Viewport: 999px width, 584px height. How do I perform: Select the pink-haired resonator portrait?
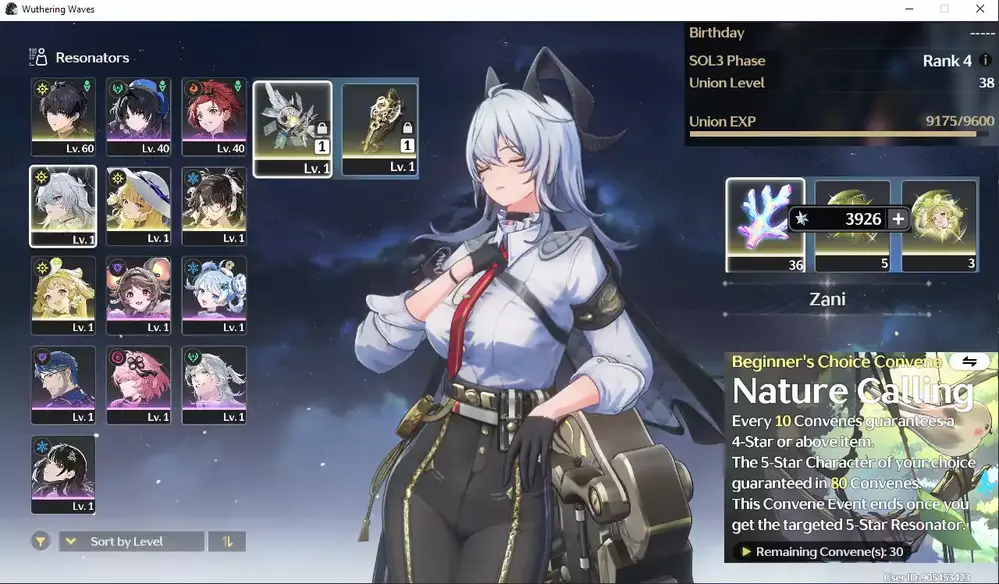click(139, 385)
